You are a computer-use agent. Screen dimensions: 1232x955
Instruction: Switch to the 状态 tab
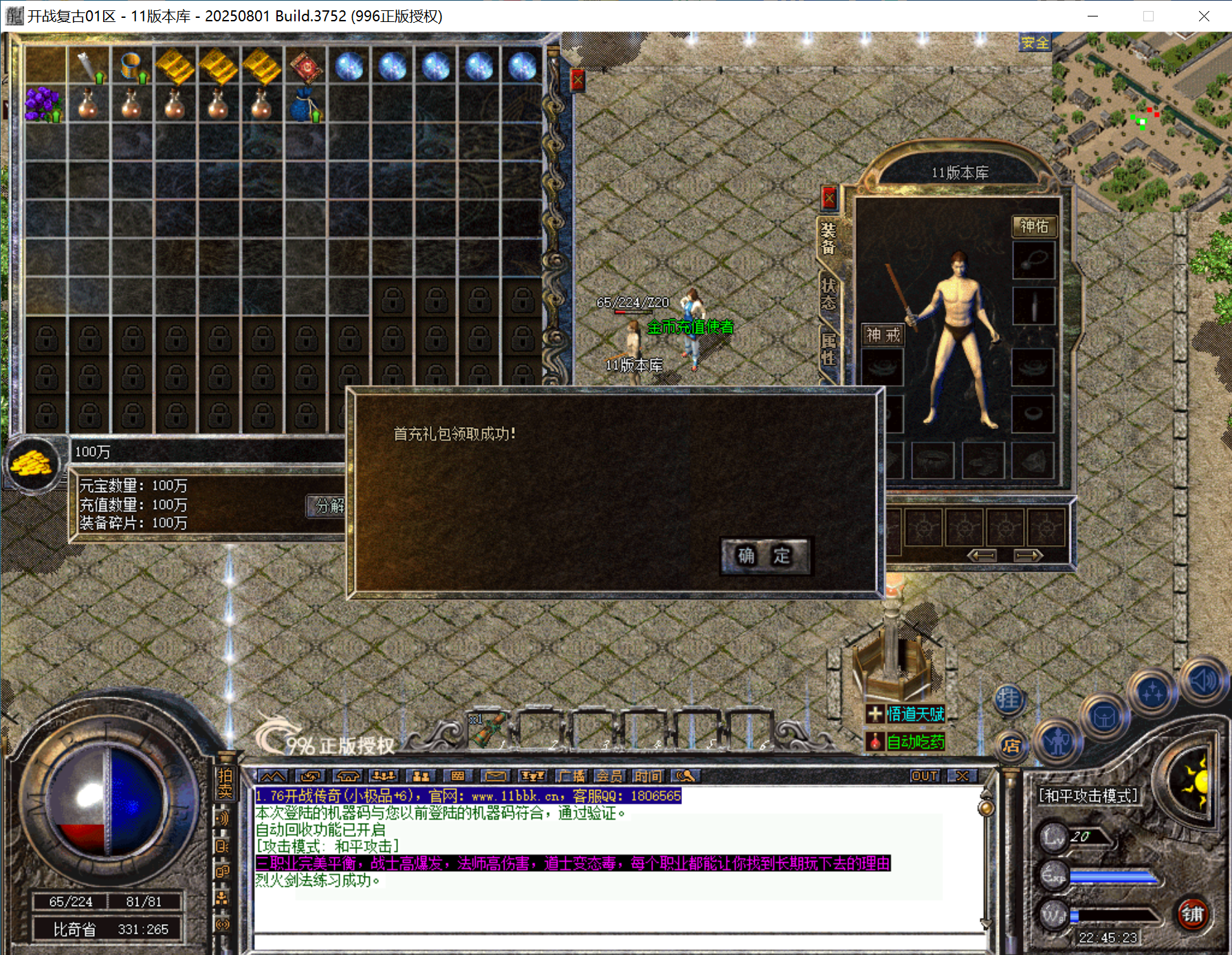[x=828, y=294]
